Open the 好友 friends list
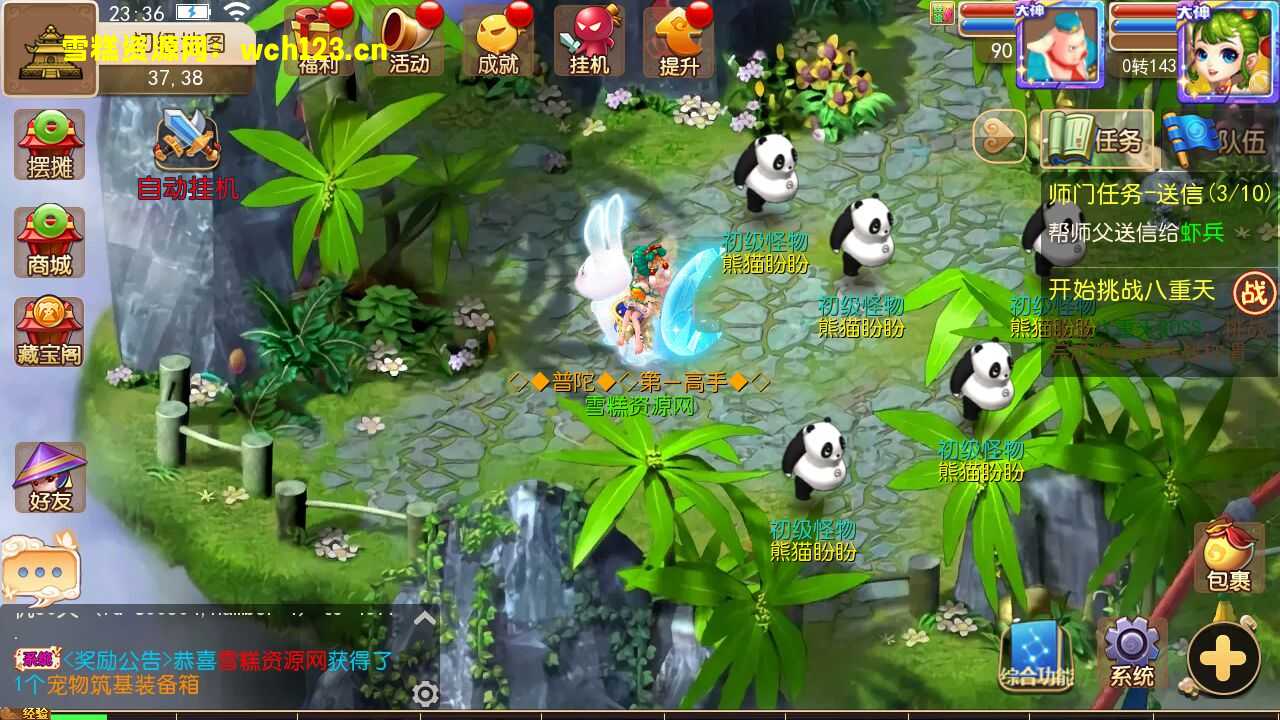Screen dimensions: 1280x720 [x=50, y=478]
